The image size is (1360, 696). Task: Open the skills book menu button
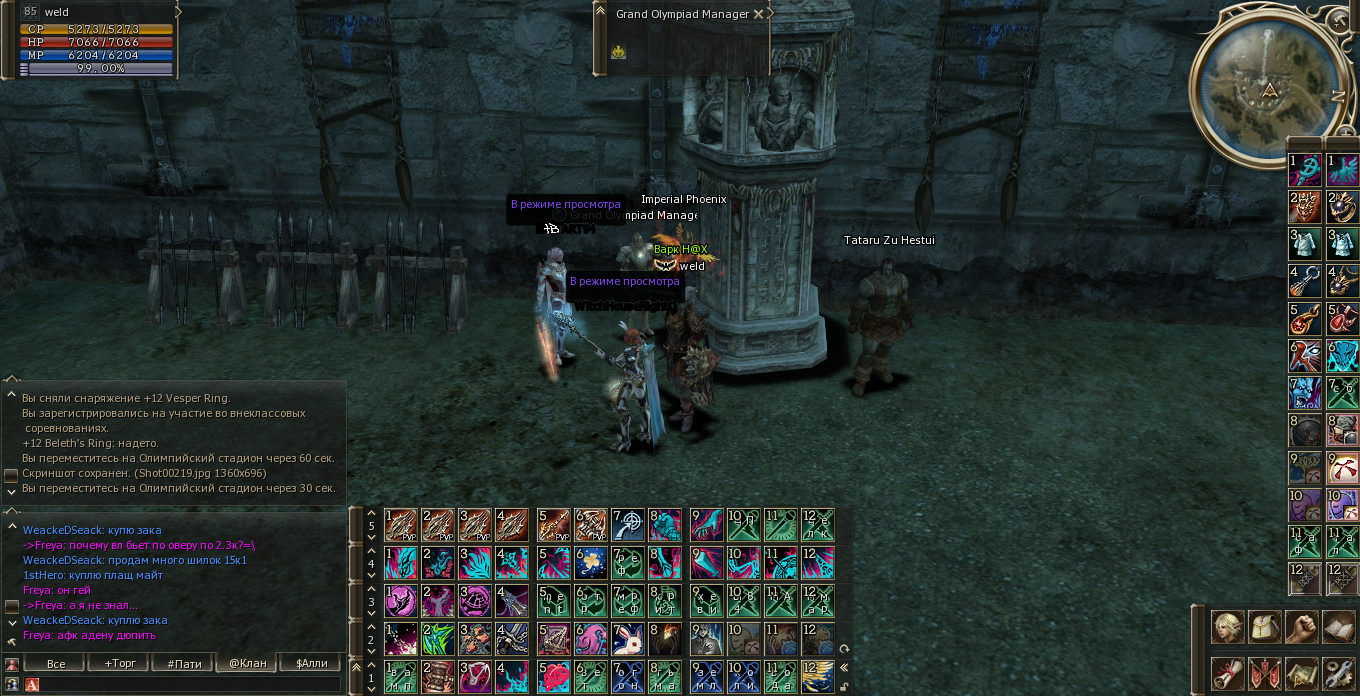point(1338,628)
